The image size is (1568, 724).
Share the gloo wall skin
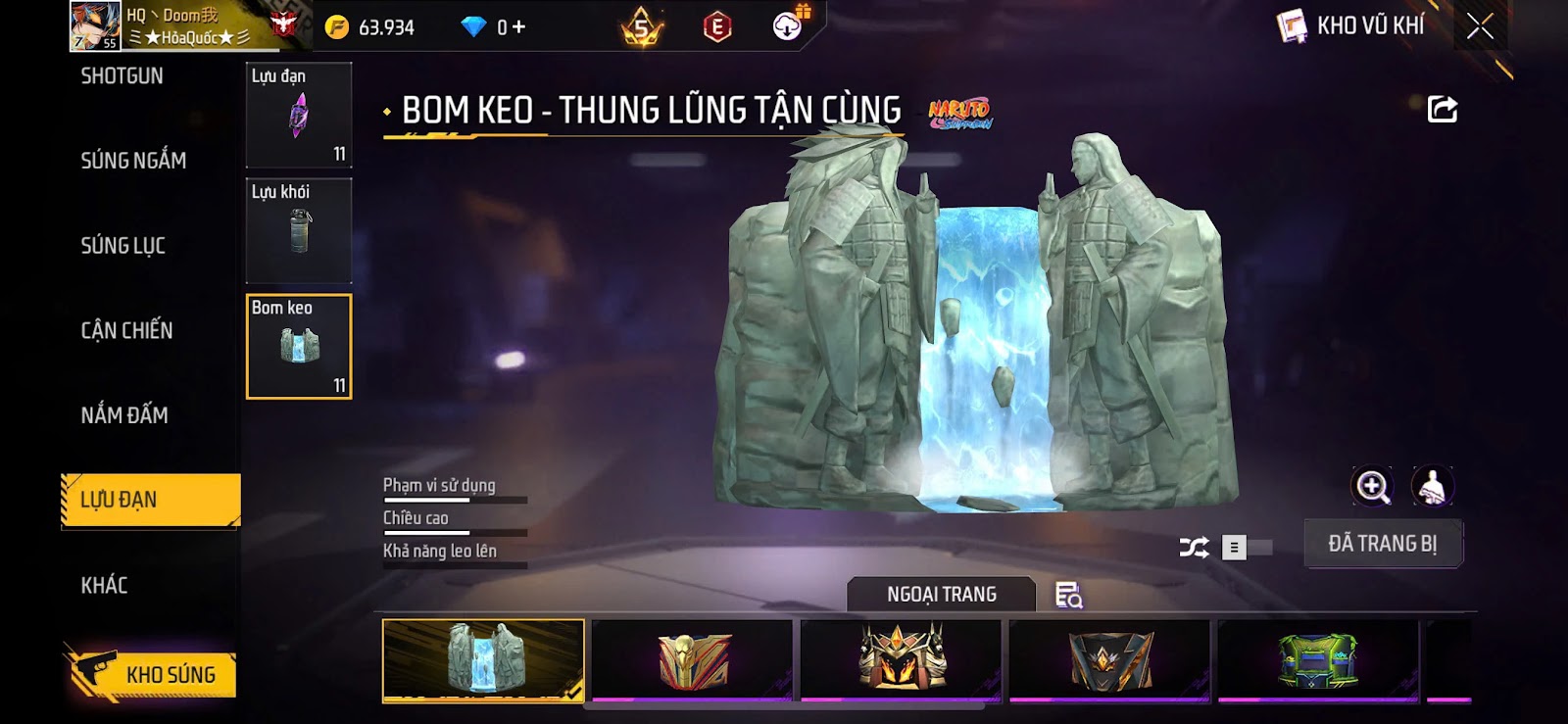point(1442,110)
